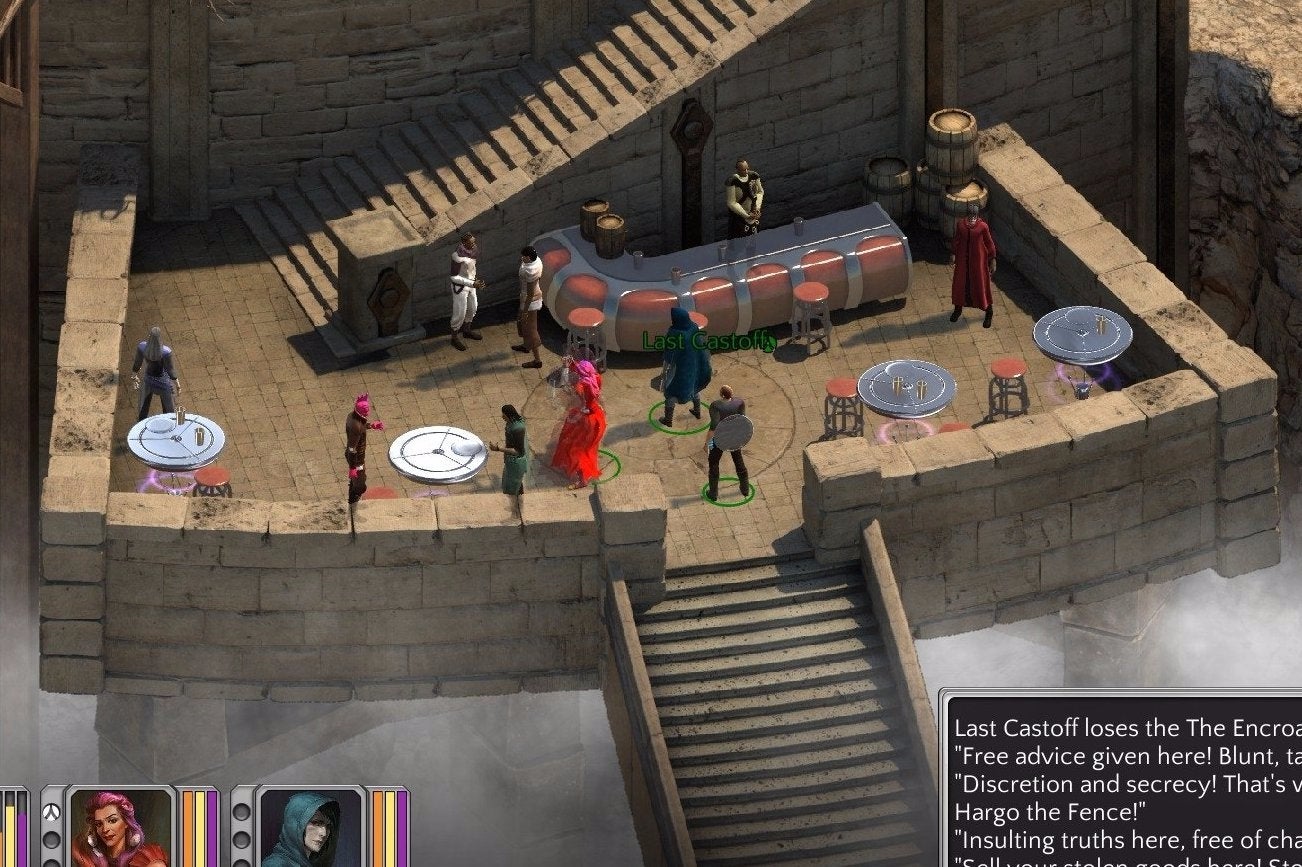Select the hooded character's party portrait
Viewport: 1302px width, 867px height.
pos(311,828)
